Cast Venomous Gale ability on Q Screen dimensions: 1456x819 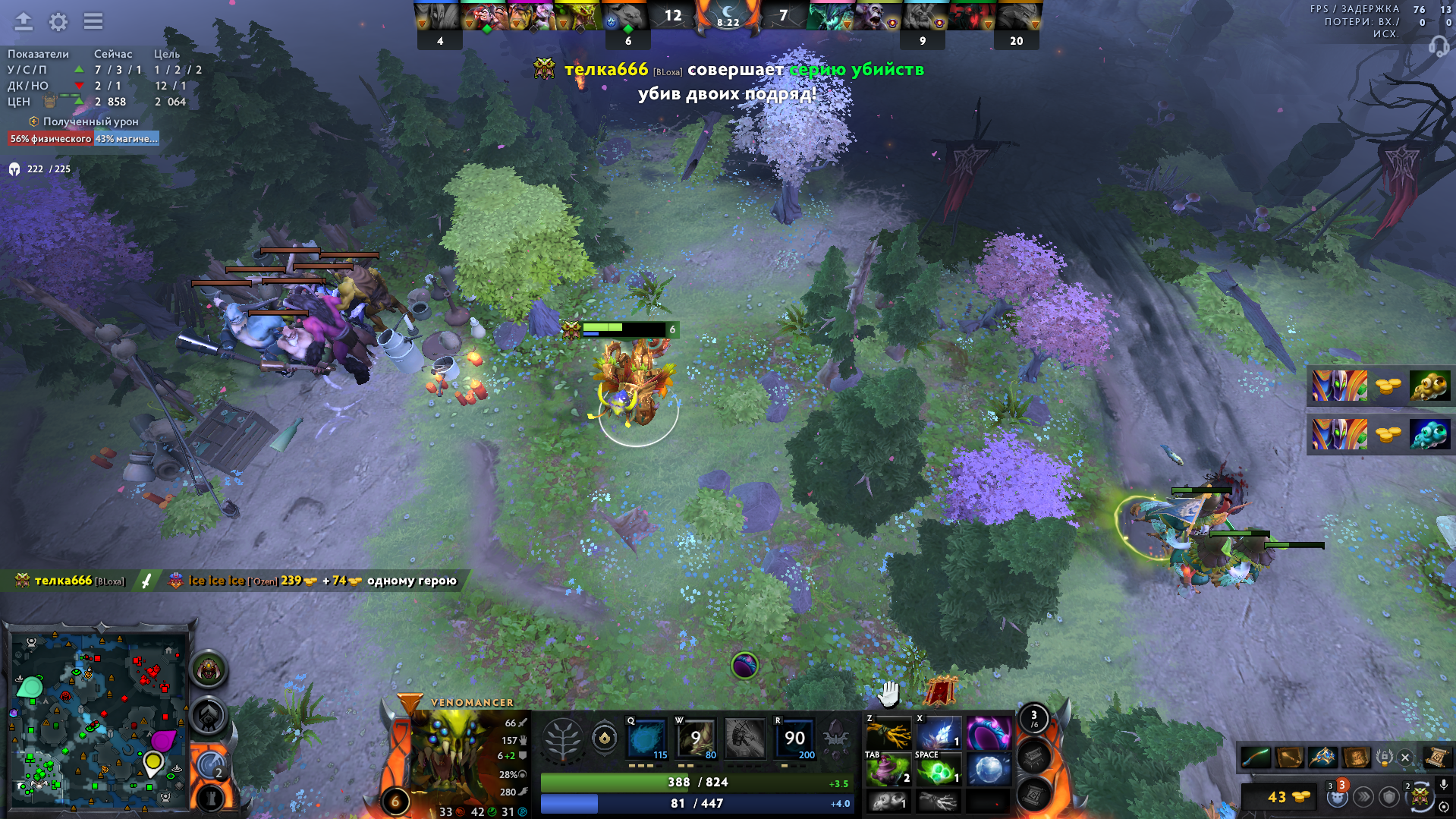pyautogui.click(x=647, y=738)
